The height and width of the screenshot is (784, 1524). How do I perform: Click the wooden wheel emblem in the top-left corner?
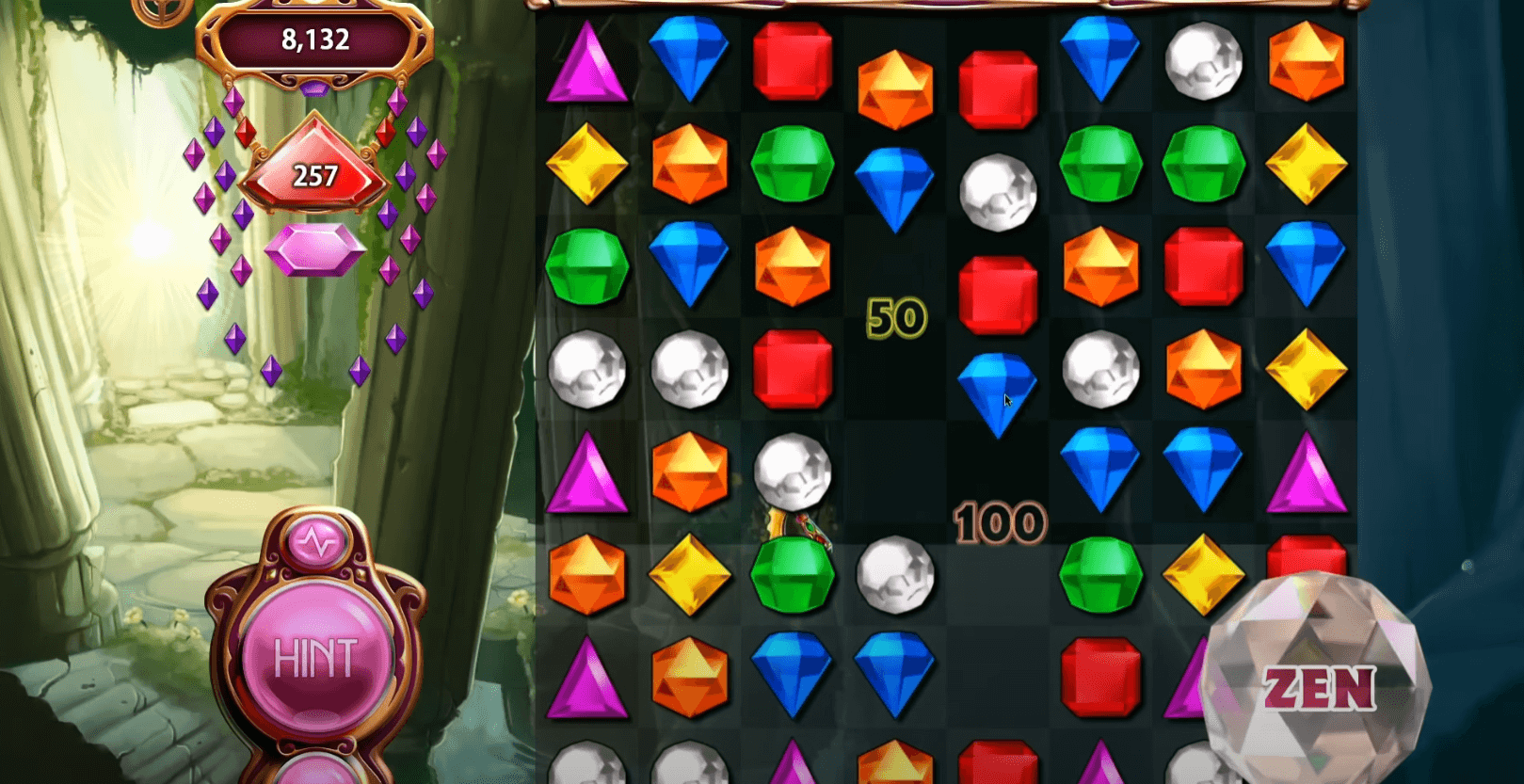(162, 11)
